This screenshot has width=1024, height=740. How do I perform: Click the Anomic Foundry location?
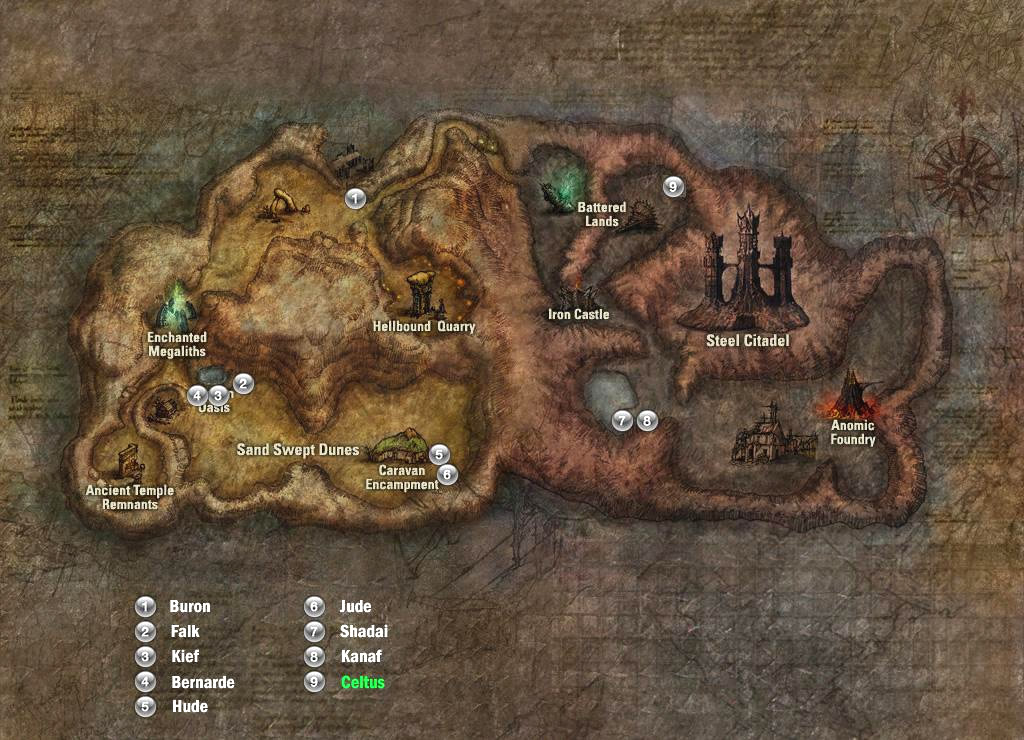[853, 433]
